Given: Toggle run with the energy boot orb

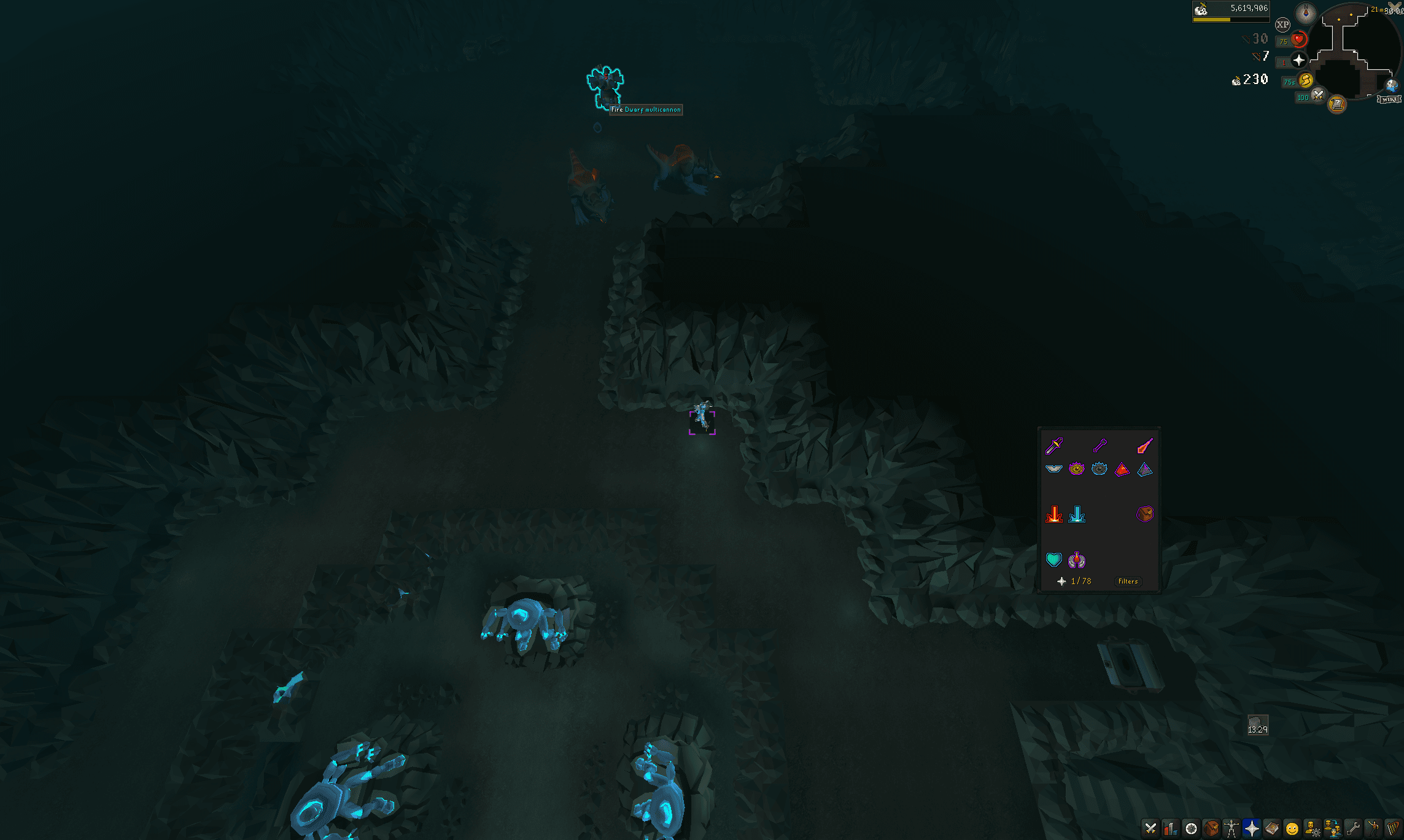Looking at the screenshot, I should click(1306, 81).
